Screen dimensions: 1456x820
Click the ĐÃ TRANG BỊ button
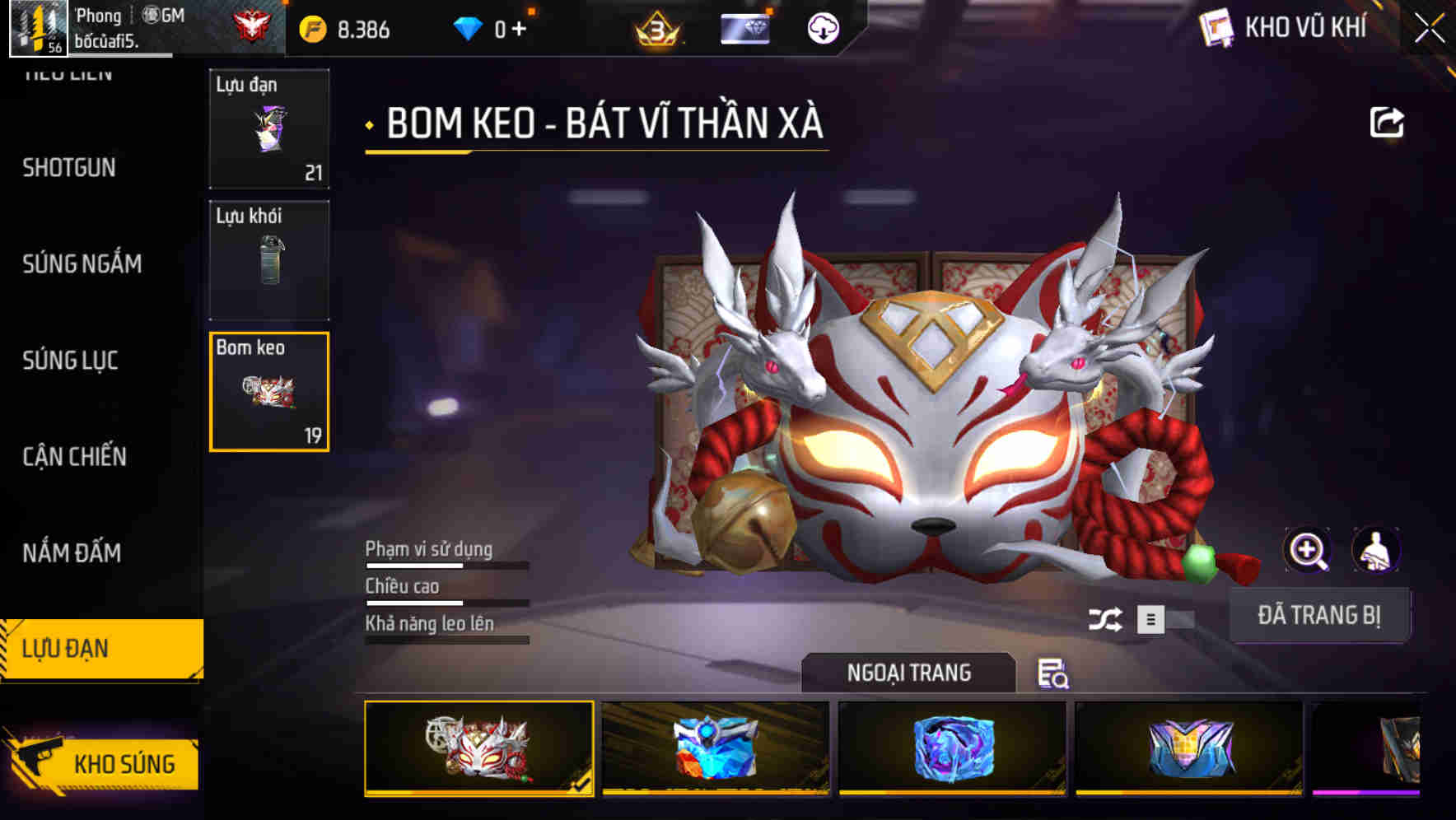point(1321,614)
